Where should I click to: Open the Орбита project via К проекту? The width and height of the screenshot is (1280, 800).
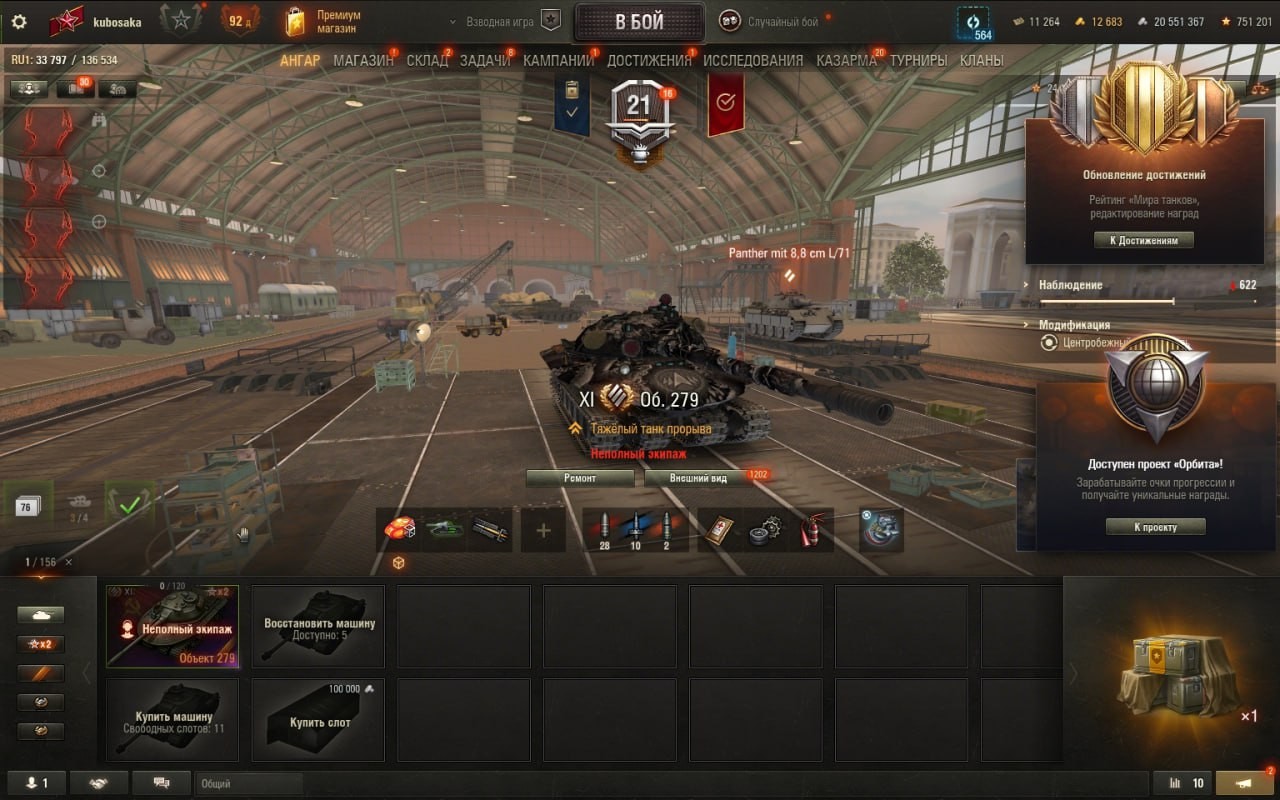(x=1155, y=527)
